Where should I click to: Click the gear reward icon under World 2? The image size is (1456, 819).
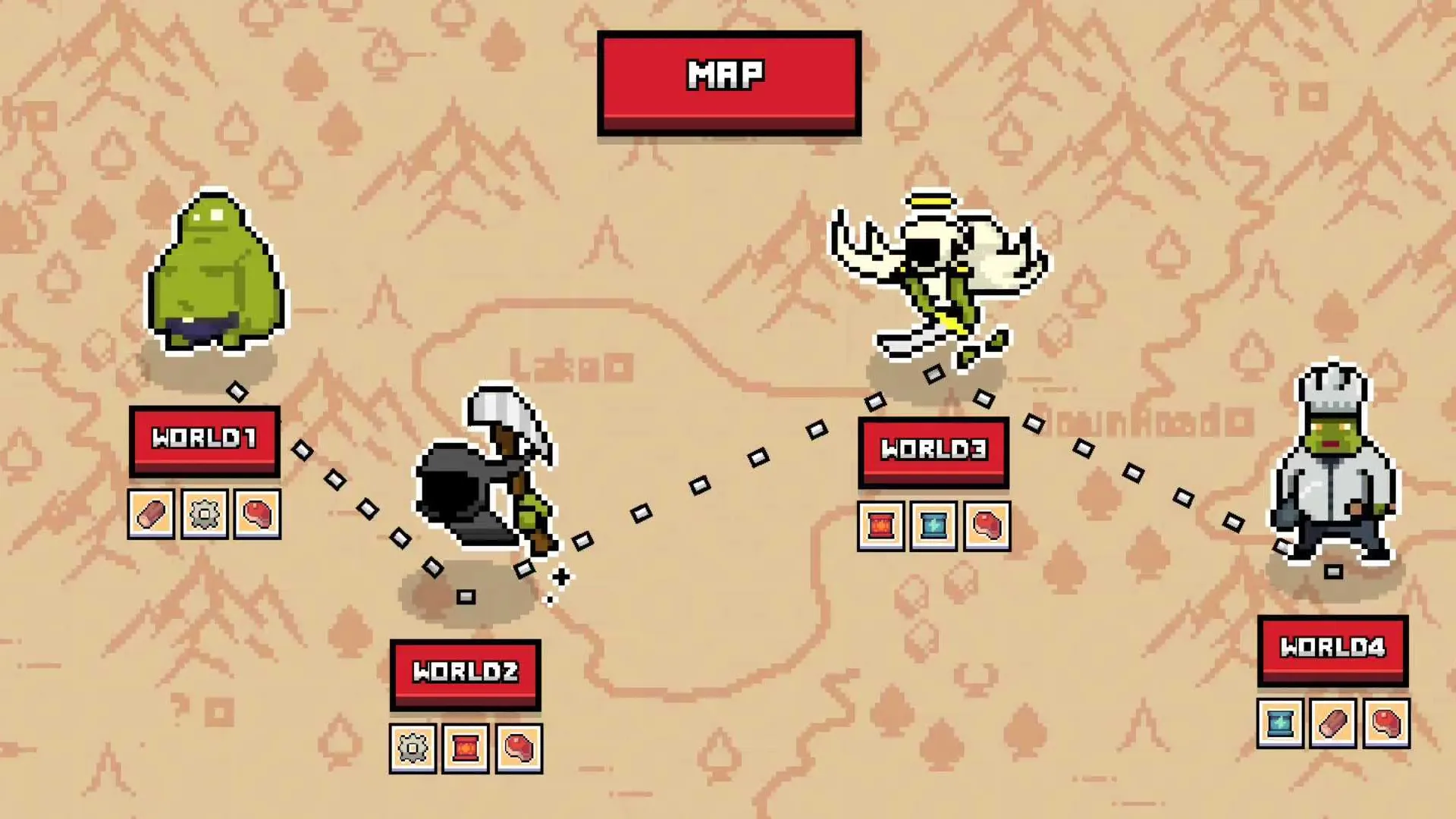coord(413,748)
